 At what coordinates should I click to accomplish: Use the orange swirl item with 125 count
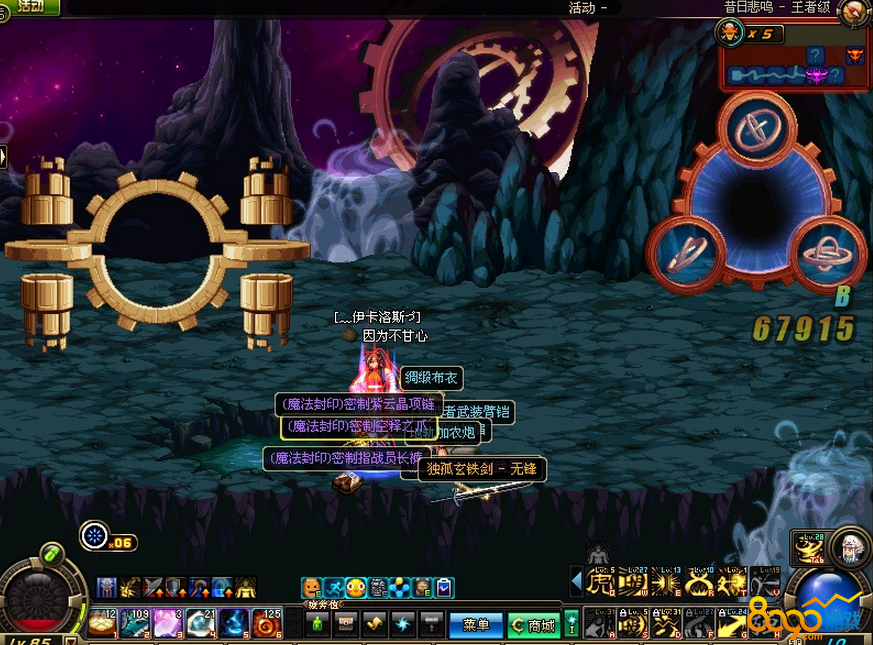tap(266, 623)
